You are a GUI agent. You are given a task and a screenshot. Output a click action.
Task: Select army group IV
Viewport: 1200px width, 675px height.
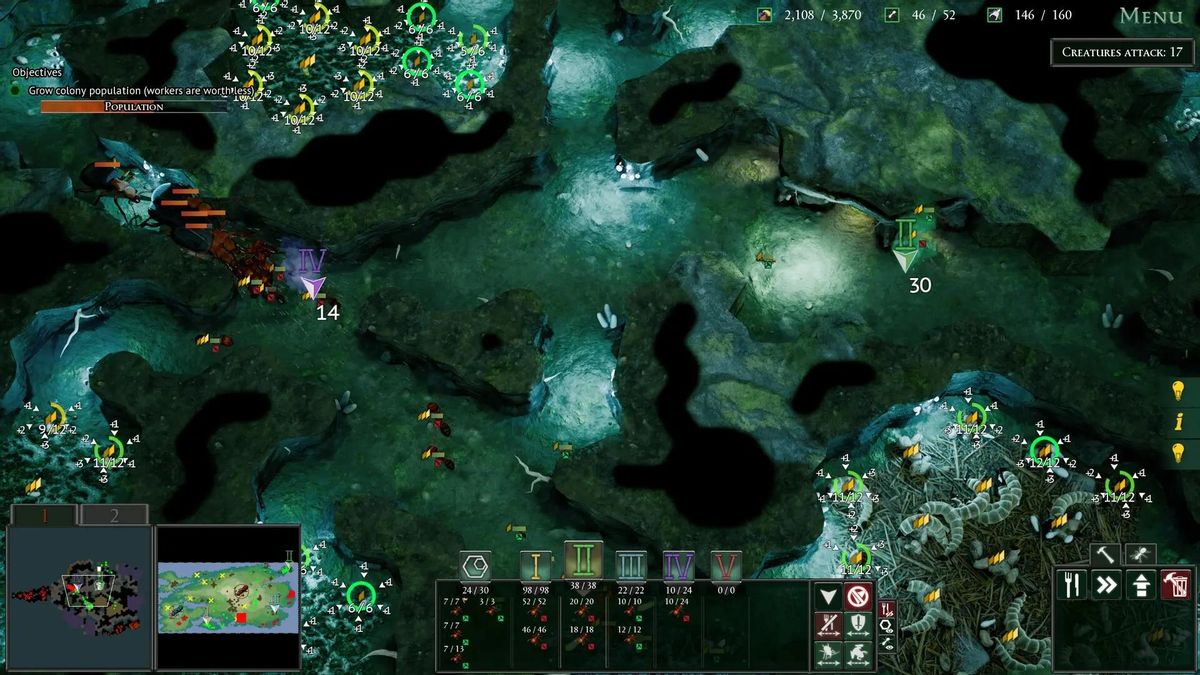[679, 566]
